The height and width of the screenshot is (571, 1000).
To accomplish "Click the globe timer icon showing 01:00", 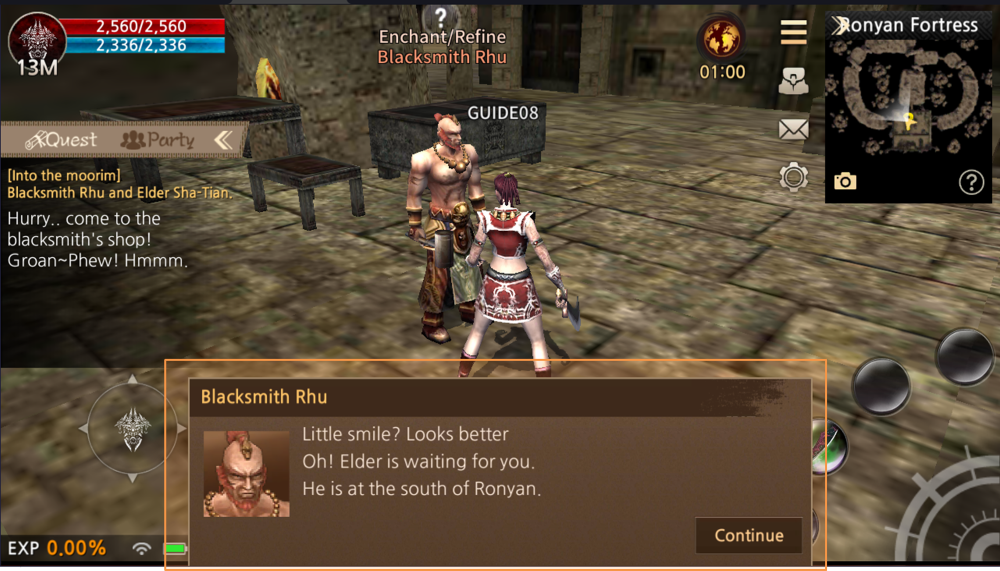I will tap(721, 38).
